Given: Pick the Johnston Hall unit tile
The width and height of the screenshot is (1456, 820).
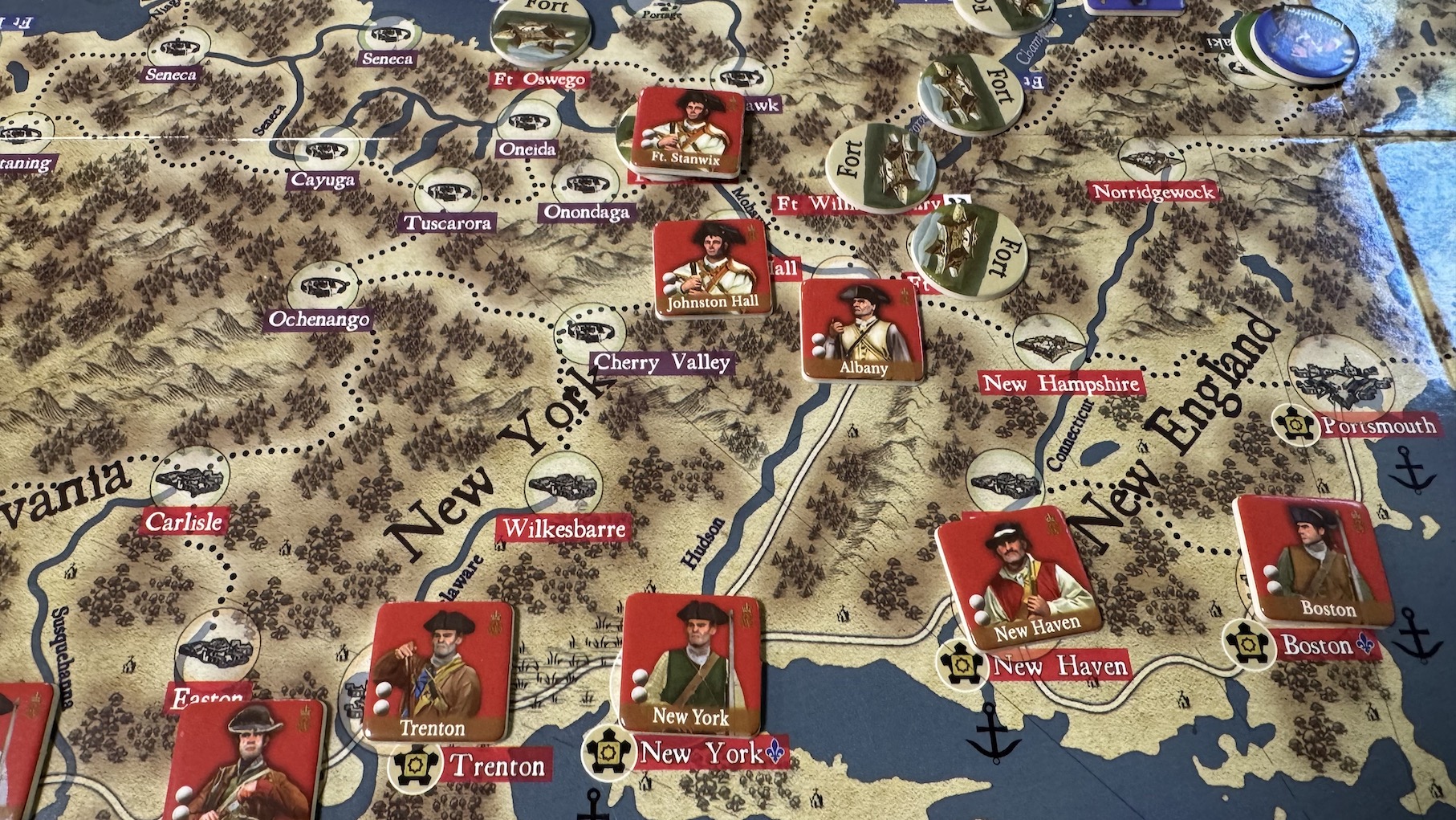Looking at the screenshot, I should pyautogui.click(x=713, y=267).
